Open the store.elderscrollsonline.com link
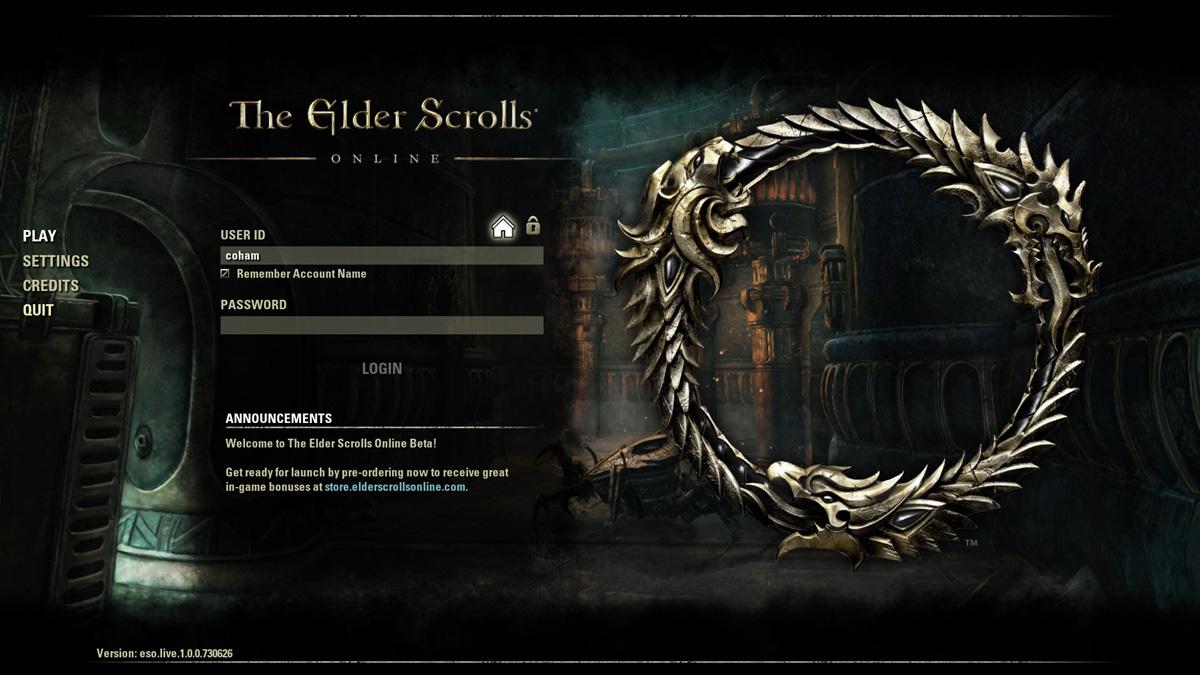The height and width of the screenshot is (675, 1200). 395,487
